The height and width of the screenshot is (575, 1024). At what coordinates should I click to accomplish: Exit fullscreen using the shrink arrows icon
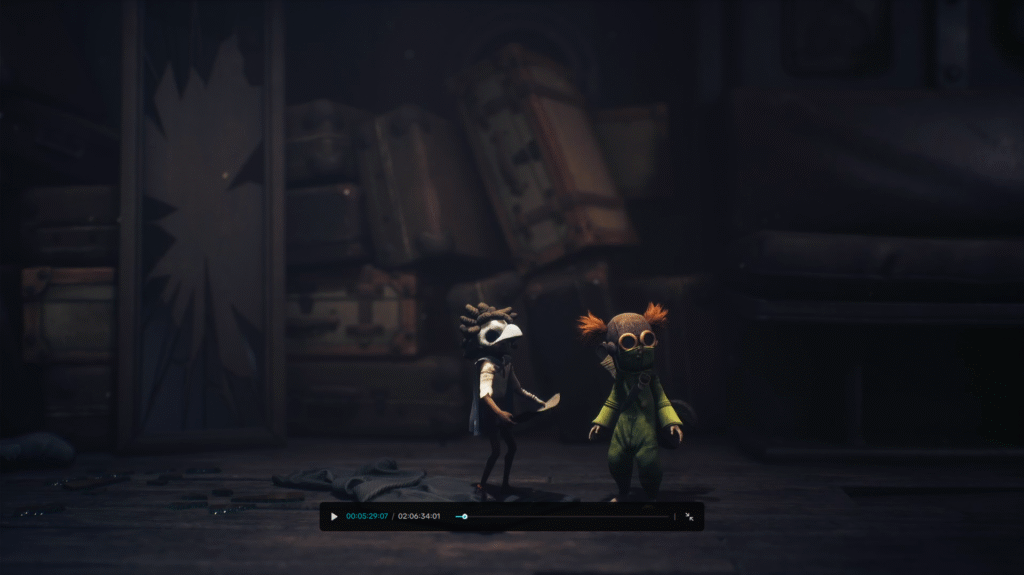(689, 517)
